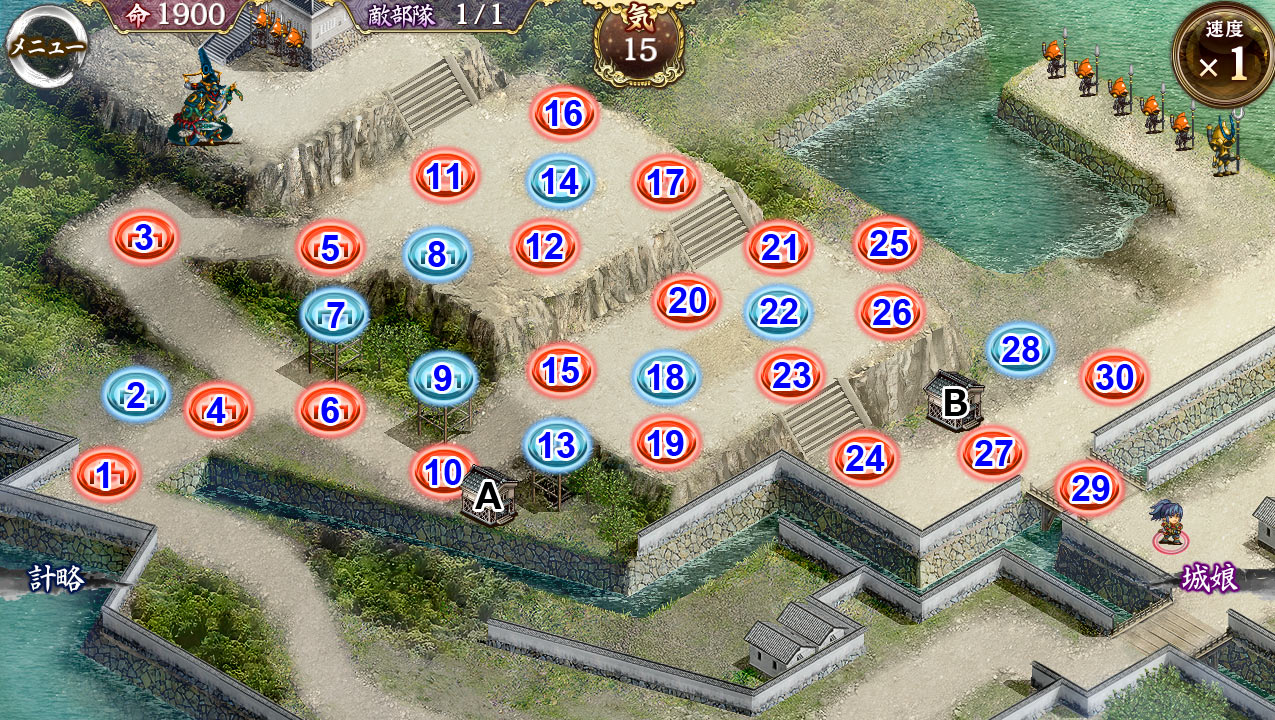Choose red deployment slot 20

(687, 300)
